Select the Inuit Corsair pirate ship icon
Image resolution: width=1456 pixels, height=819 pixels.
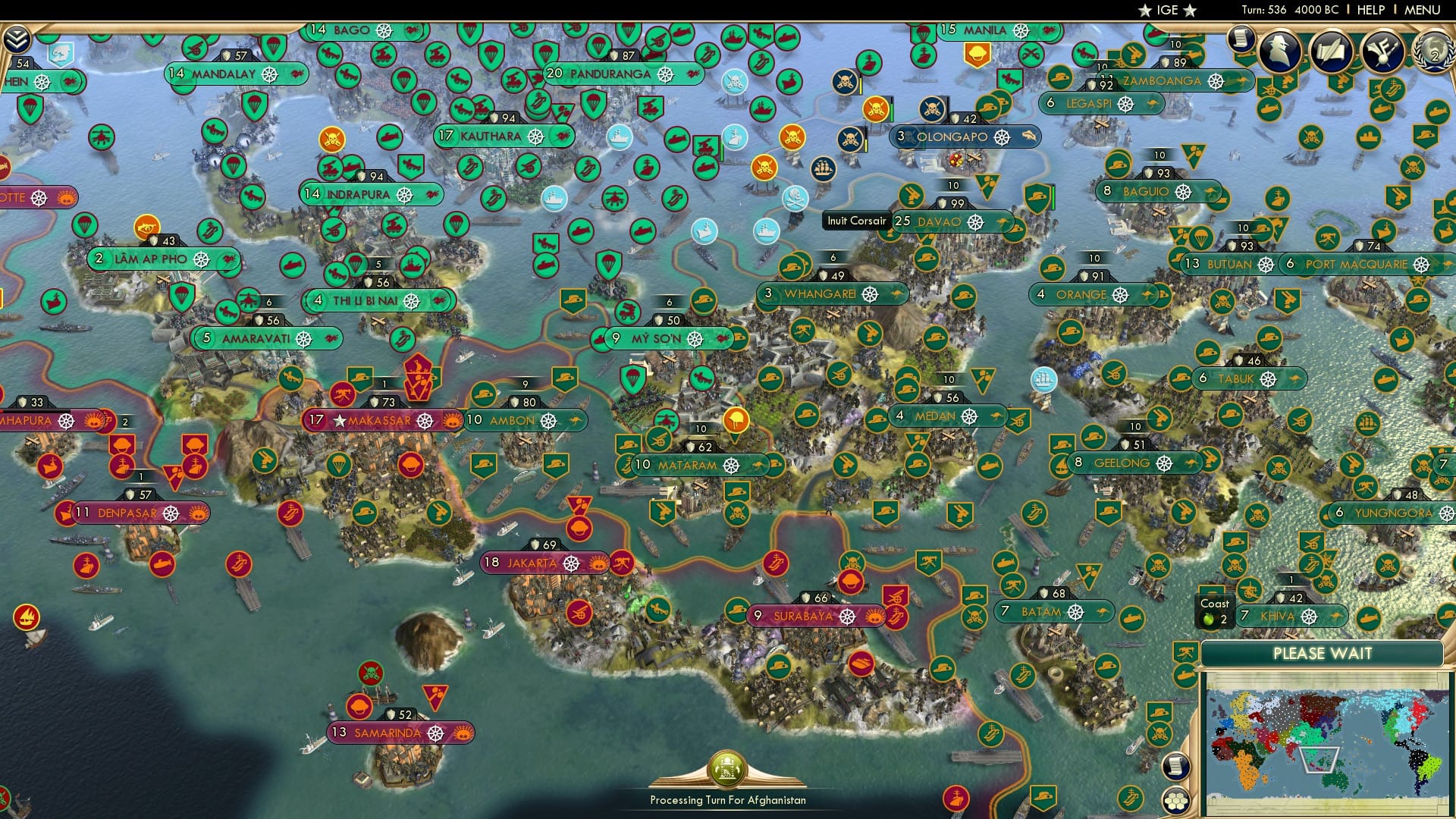point(822,170)
